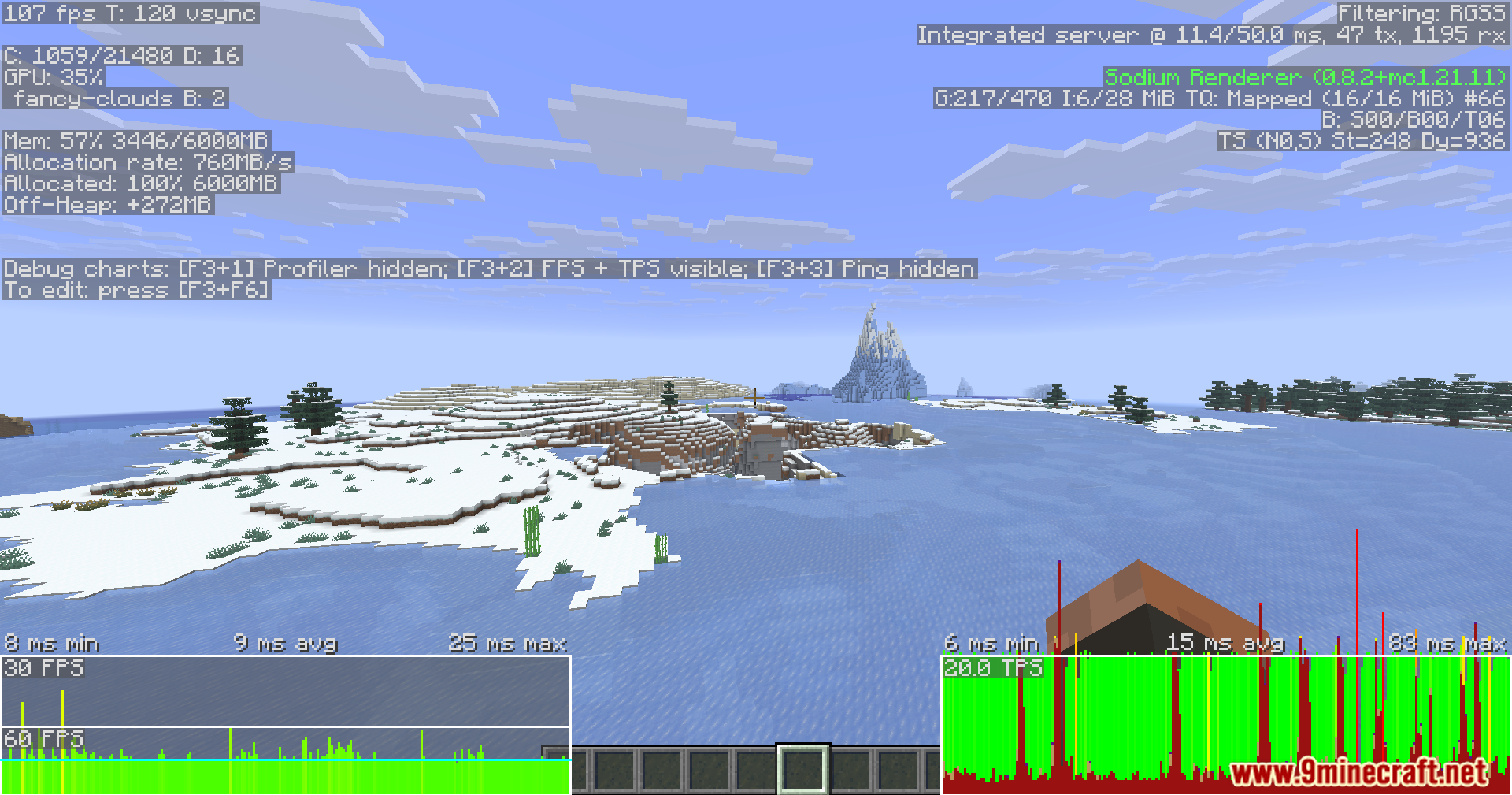Open the Ping chart via its label
The width and height of the screenshot is (1512, 795).
click(866, 269)
